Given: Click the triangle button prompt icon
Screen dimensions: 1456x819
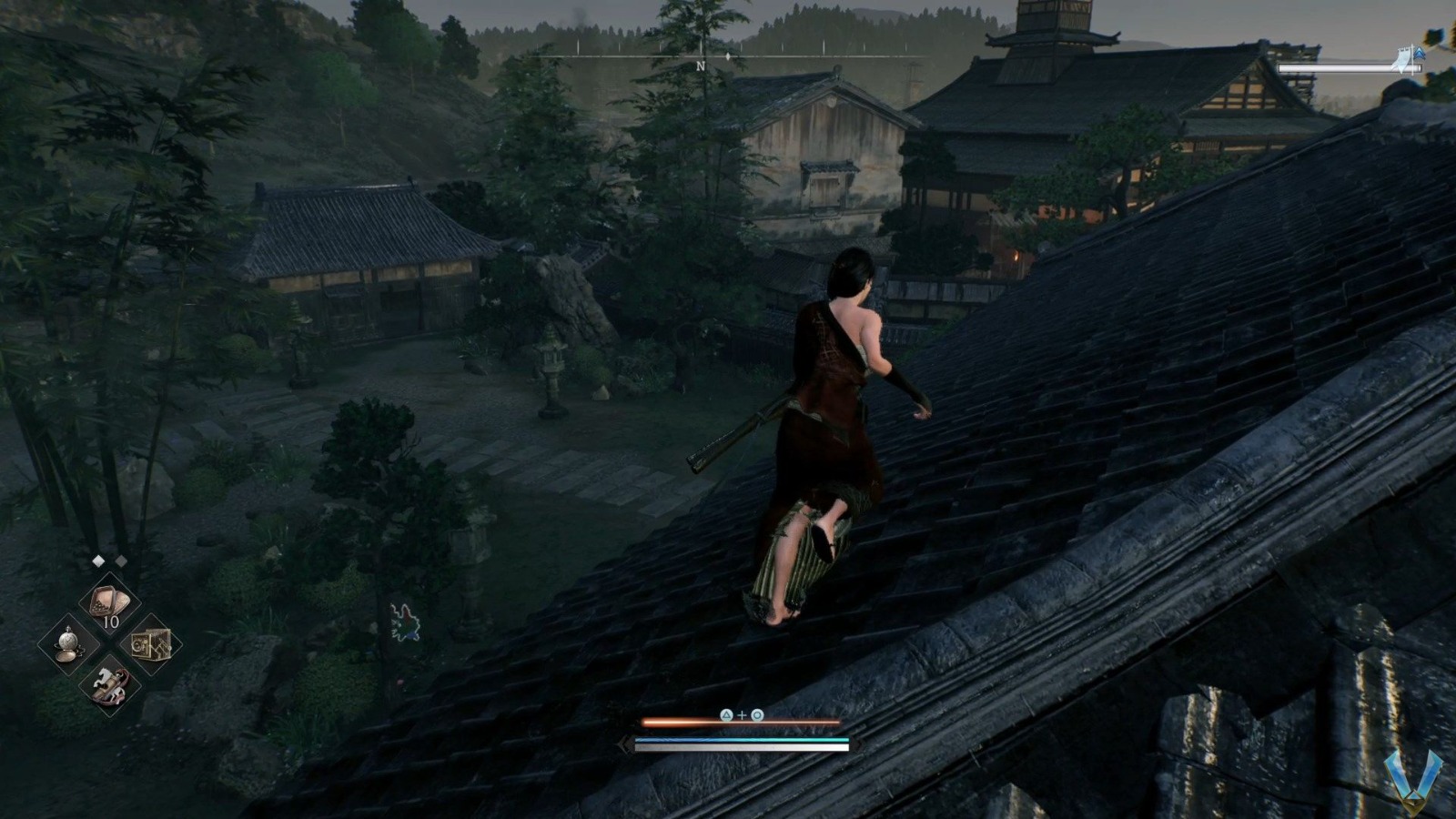Looking at the screenshot, I should (726, 714).
